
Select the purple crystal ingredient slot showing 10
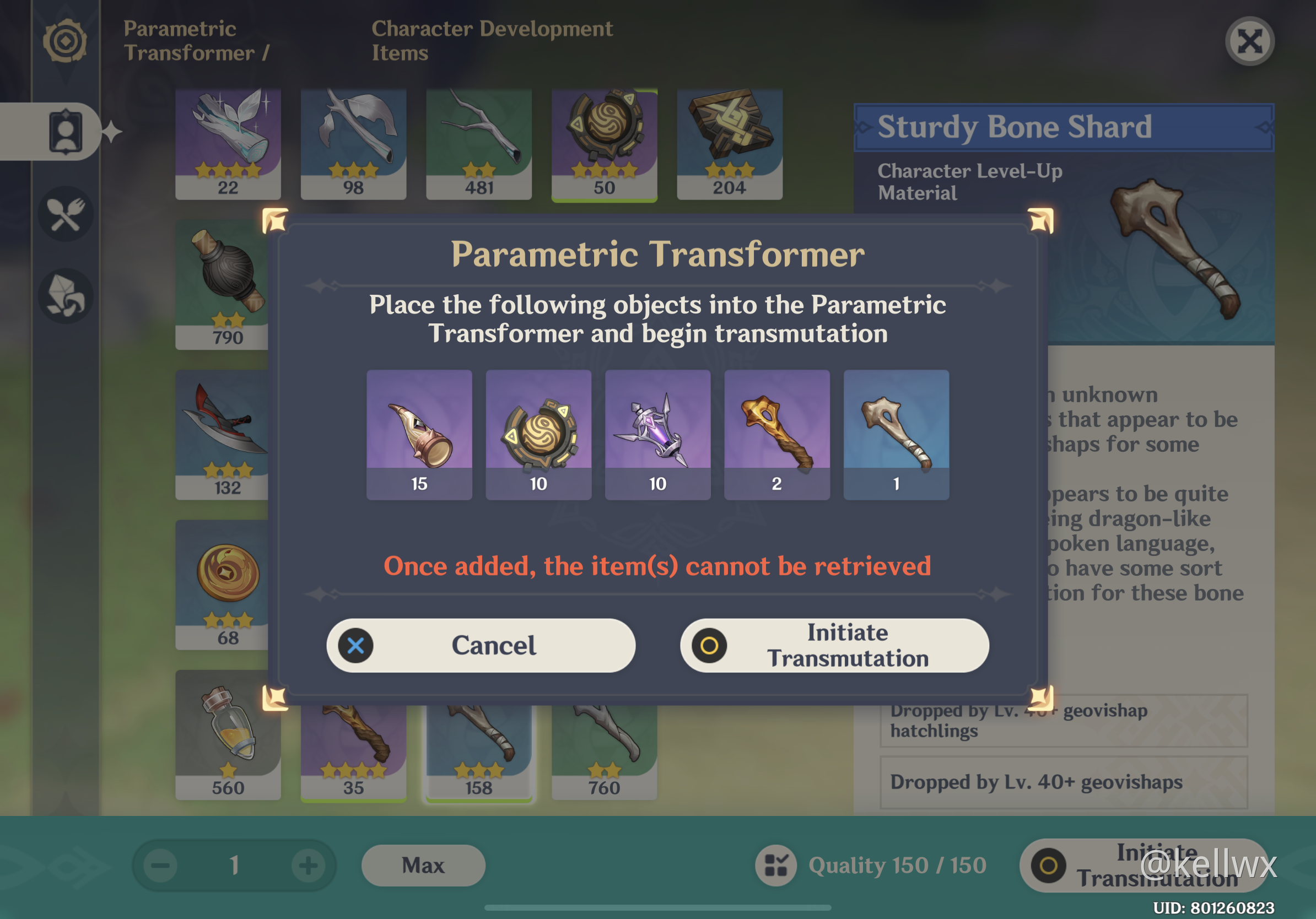coord(657,434)
